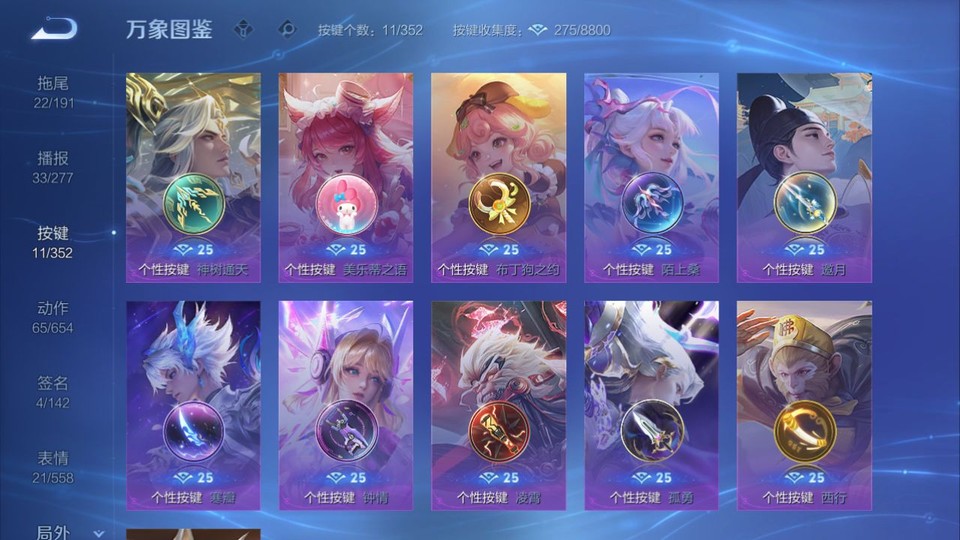
Task: Switch to the 签名 tab
Action: point(54,392)
